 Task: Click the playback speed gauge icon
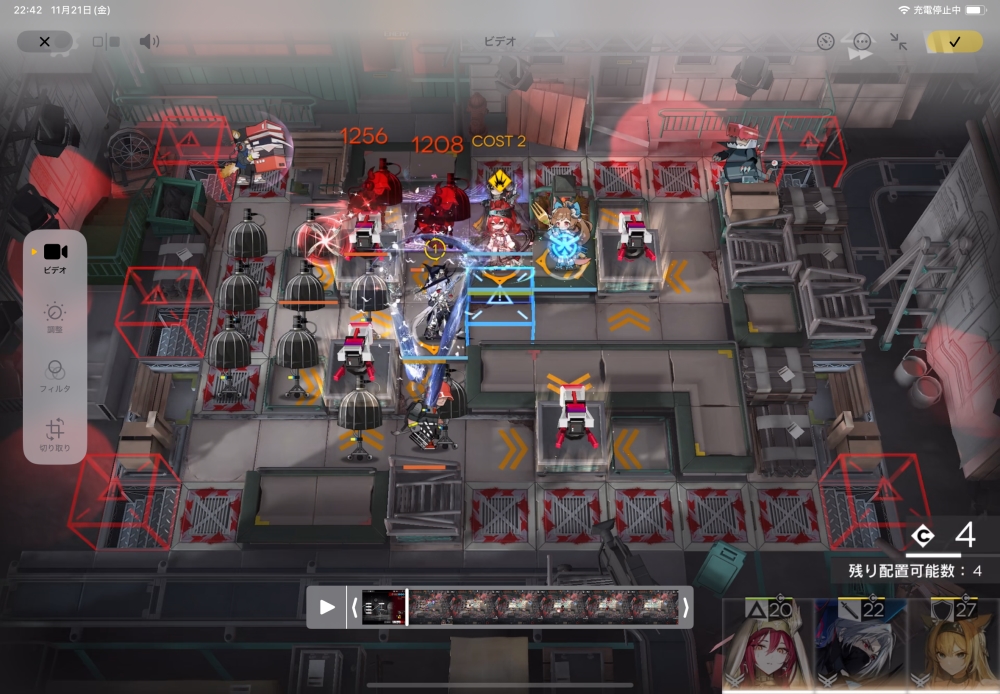(x=825, y=42)
